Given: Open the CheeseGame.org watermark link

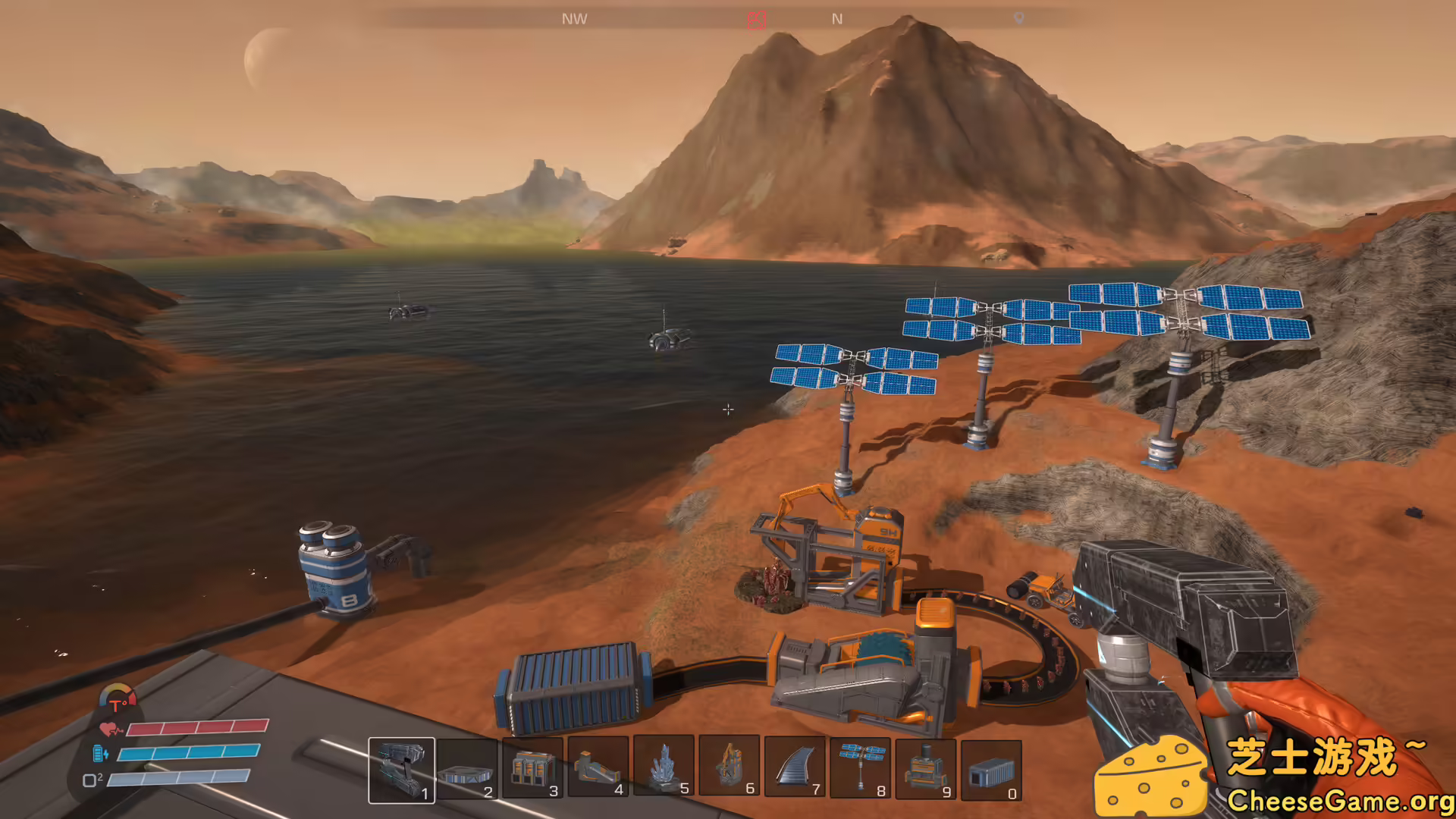Looking at the screenshot, I should coord(1340,801).
